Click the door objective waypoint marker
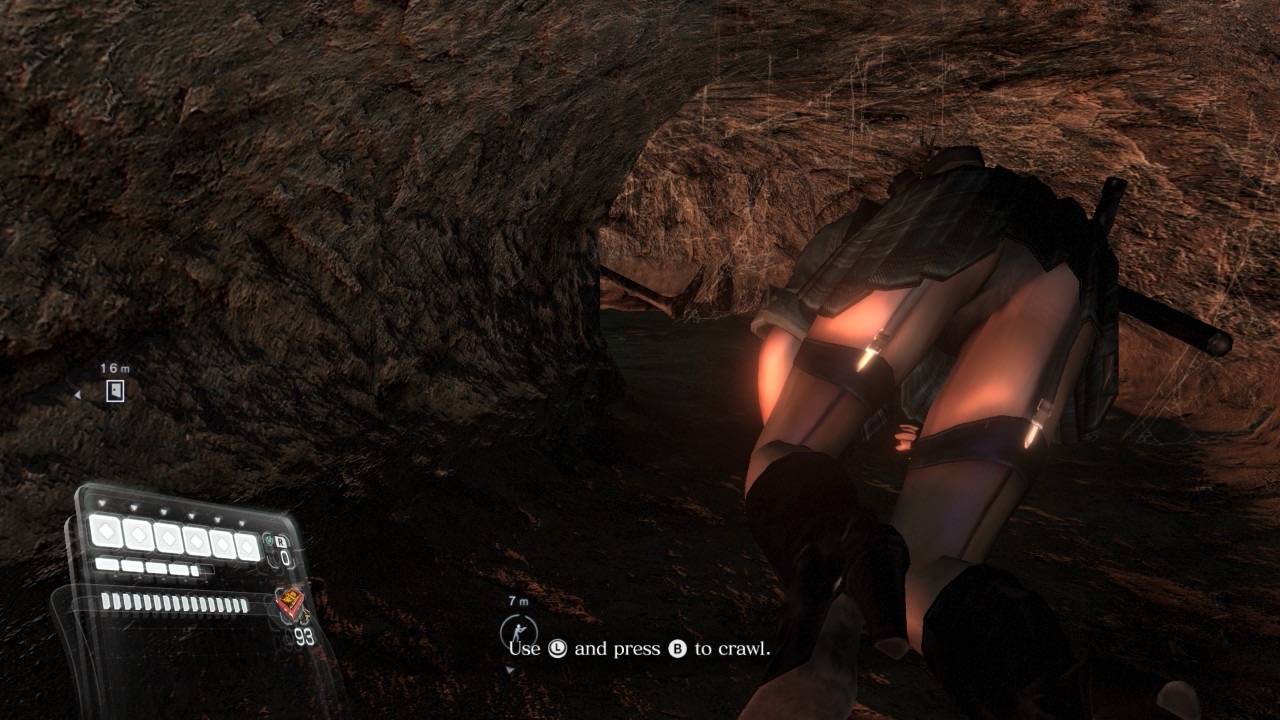 point(115,392)
